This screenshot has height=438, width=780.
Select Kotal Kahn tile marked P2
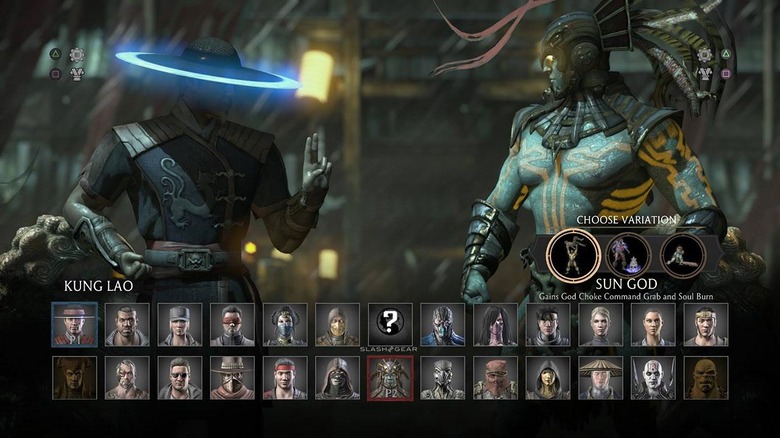tap(389, 378)
